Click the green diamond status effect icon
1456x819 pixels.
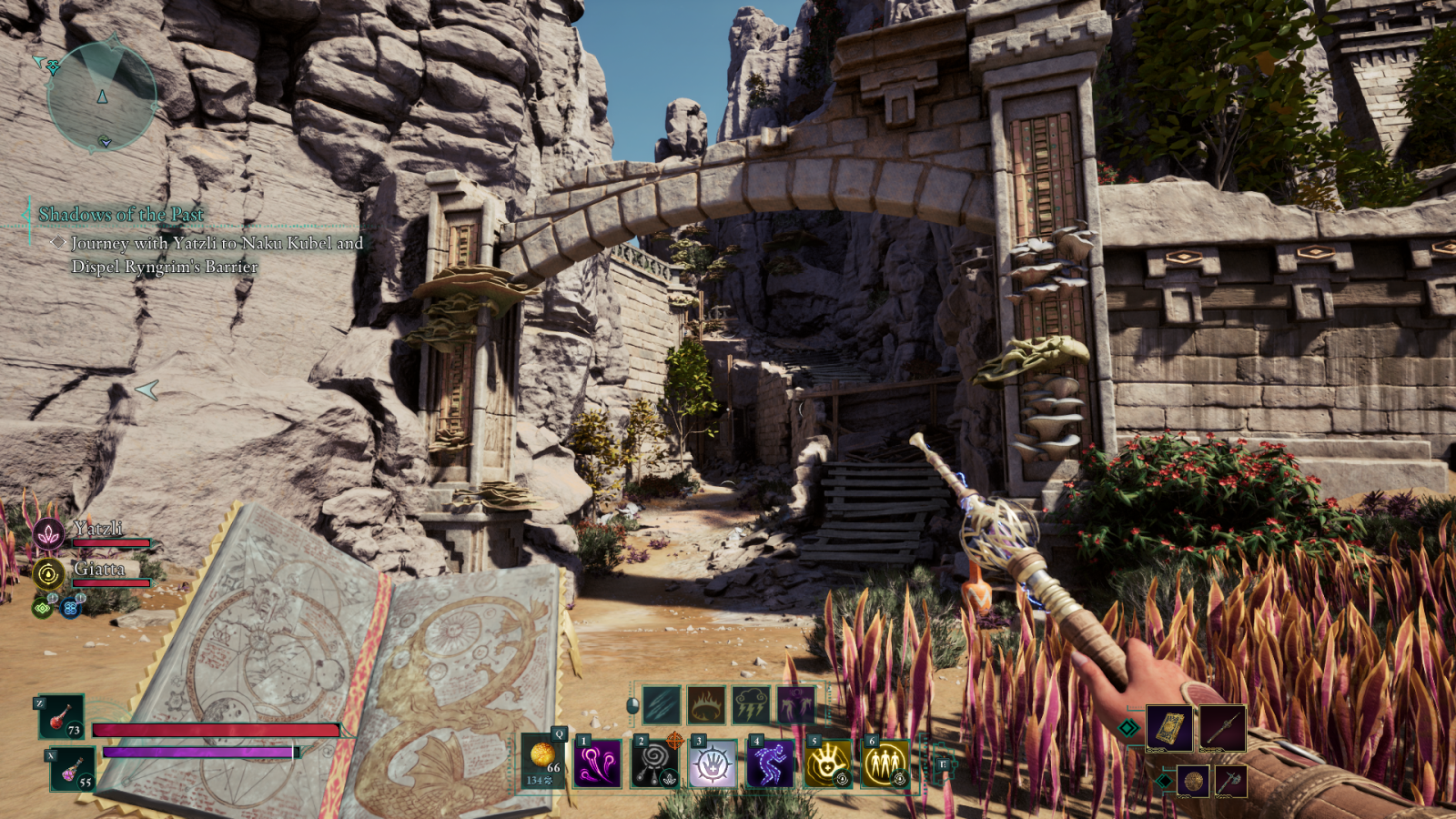(x=42, y=607)
